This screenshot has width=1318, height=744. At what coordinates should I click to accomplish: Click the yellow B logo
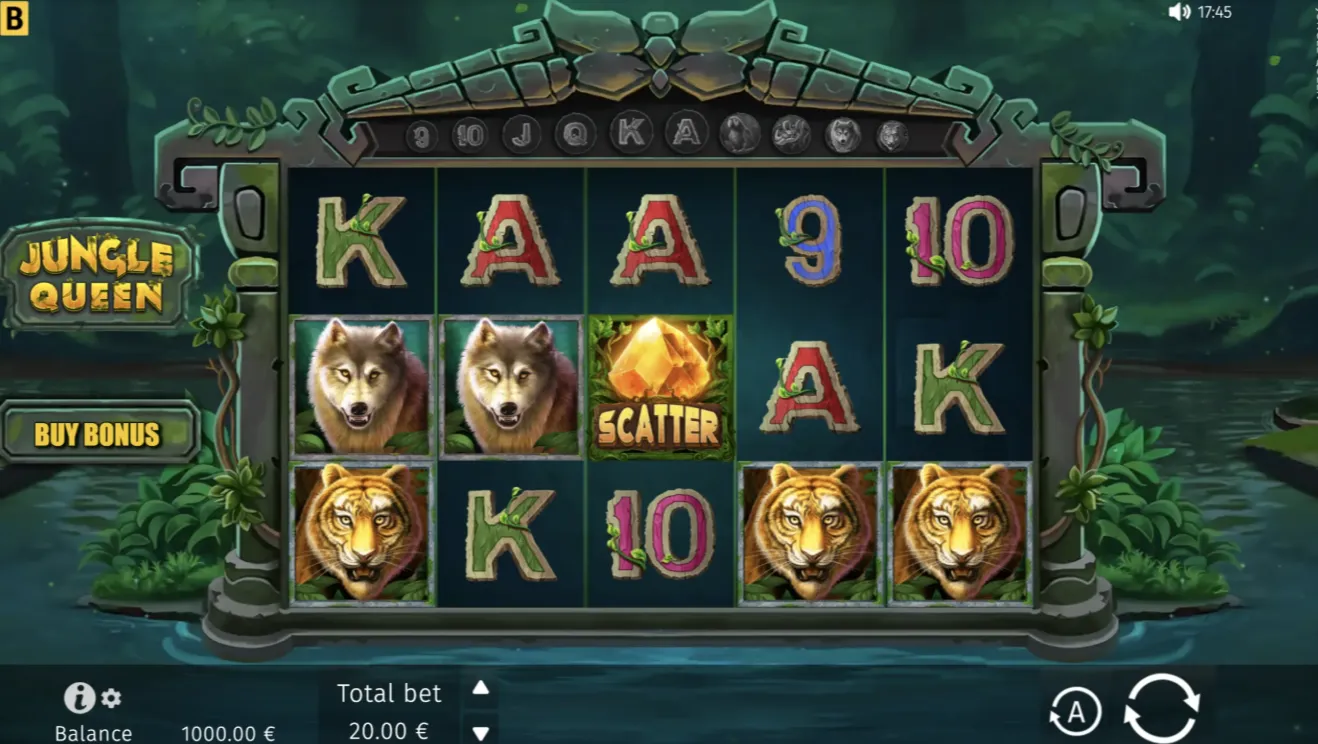coord(14,18)
